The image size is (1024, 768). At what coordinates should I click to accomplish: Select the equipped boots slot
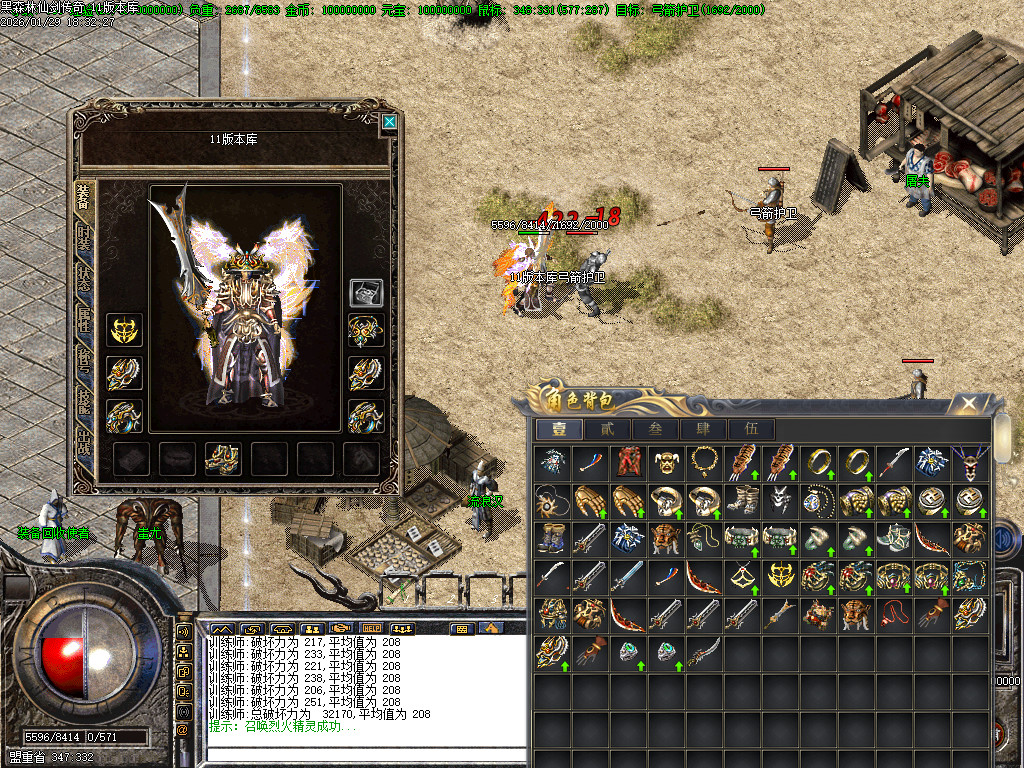point(222,458)
